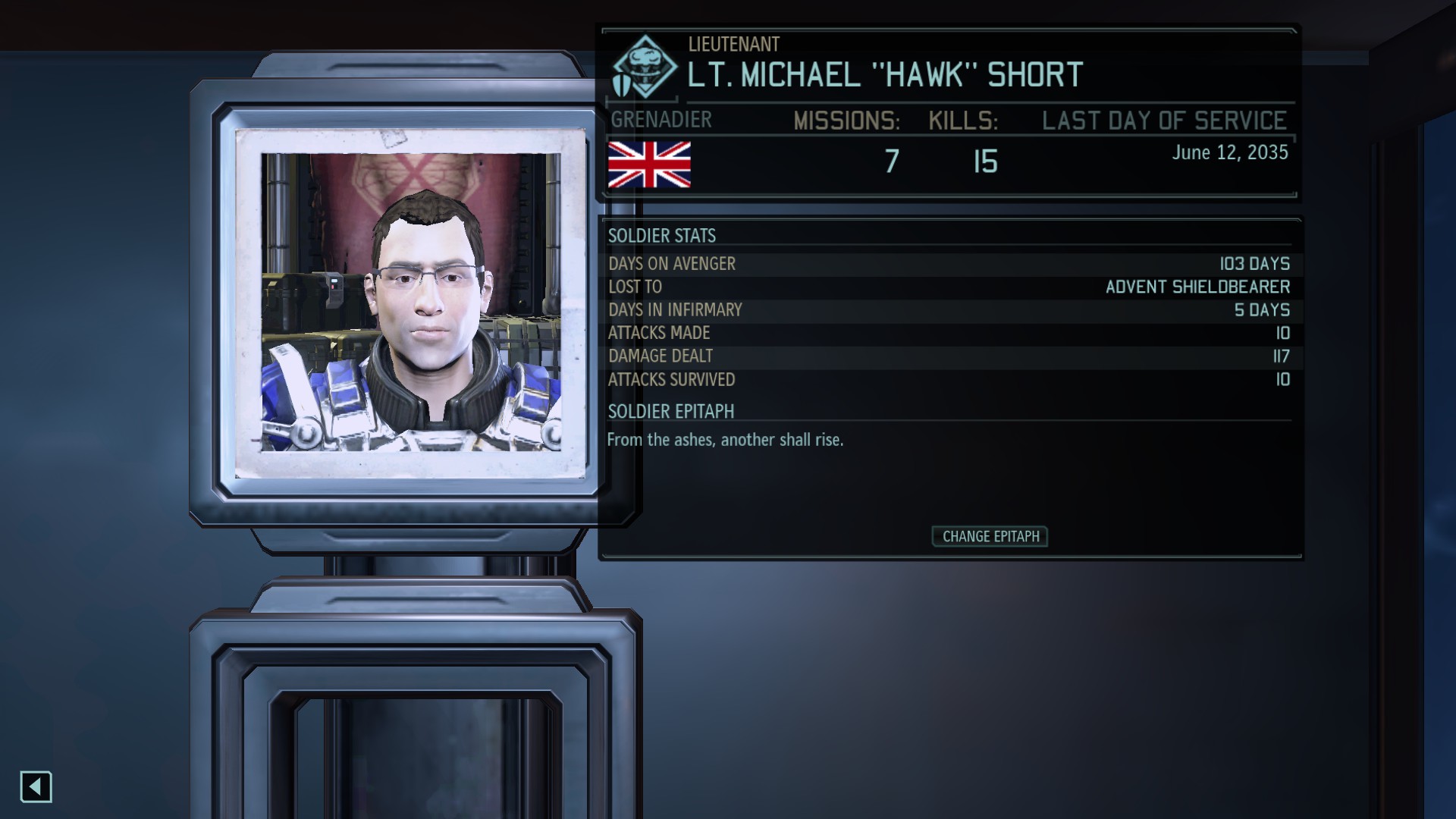
Task: Click the ATTACKS SURVIVED stat row
Action: pyautogui.click(x=948, y=380)
